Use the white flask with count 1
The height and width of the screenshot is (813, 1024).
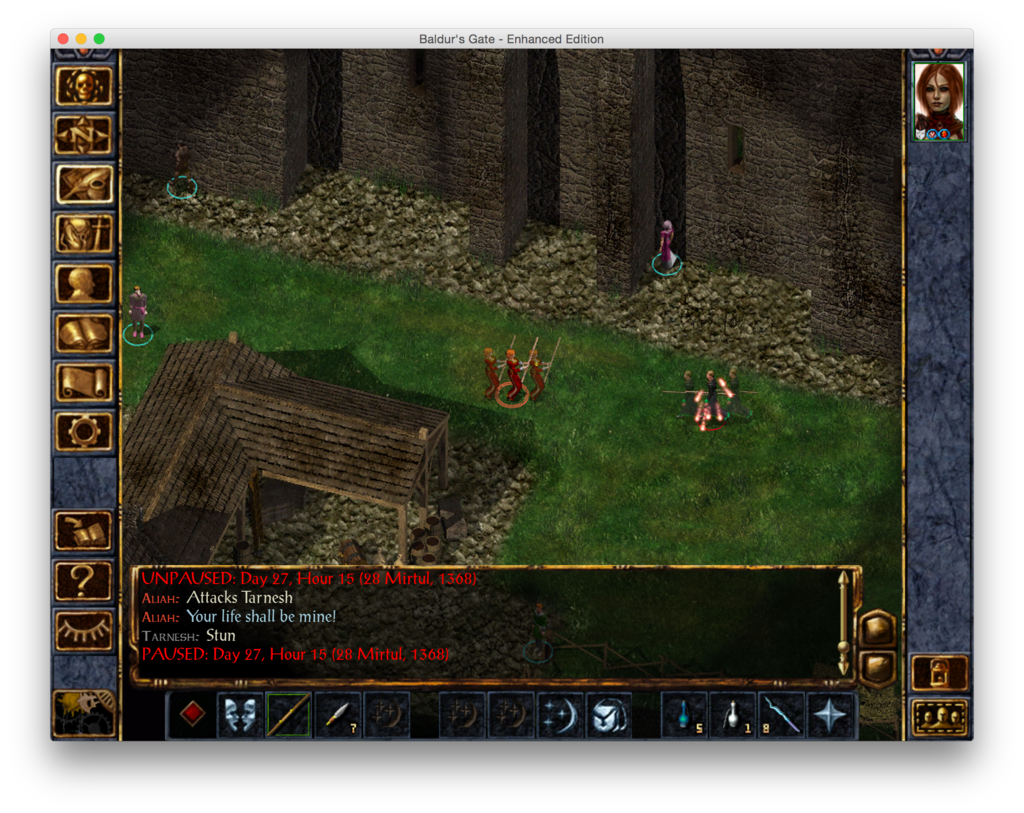733,715
